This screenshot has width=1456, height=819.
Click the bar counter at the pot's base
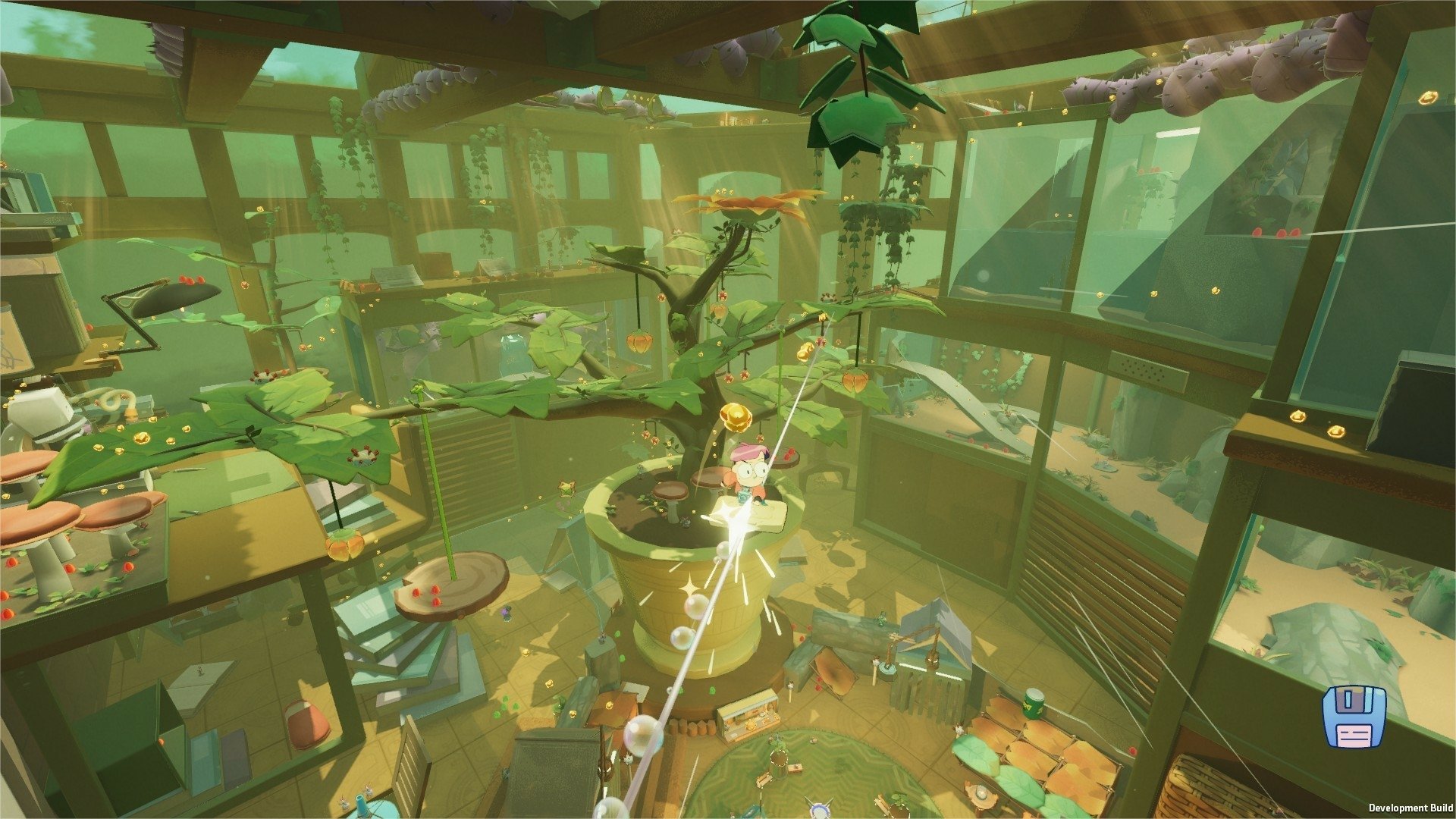pos(751,717)
